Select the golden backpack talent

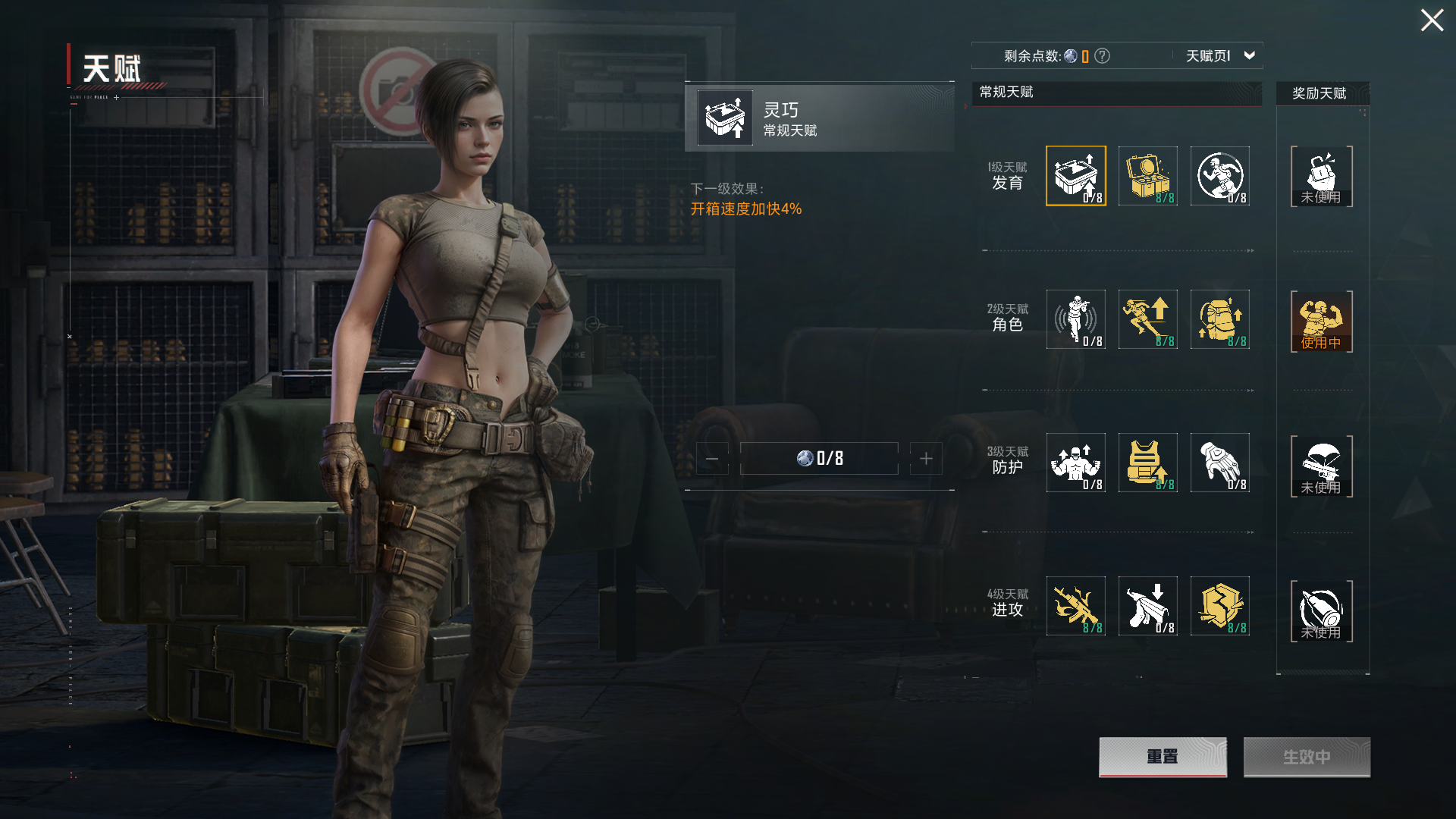click(x=1219, y=319)
